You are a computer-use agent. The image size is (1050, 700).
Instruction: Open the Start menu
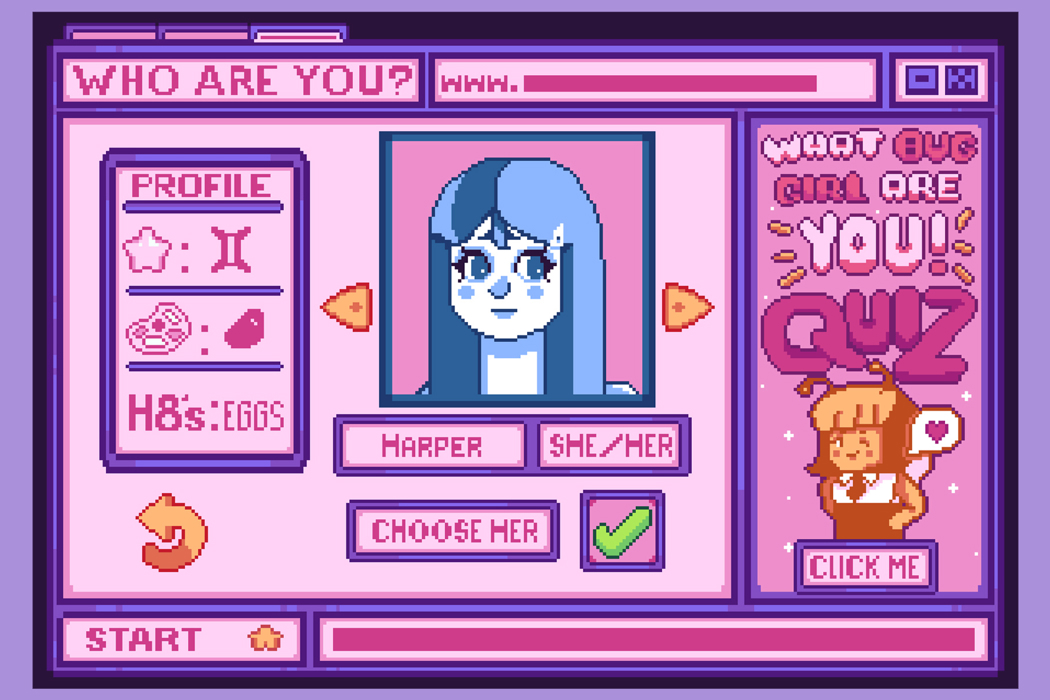pyautogui.click(x=182, y=639)
